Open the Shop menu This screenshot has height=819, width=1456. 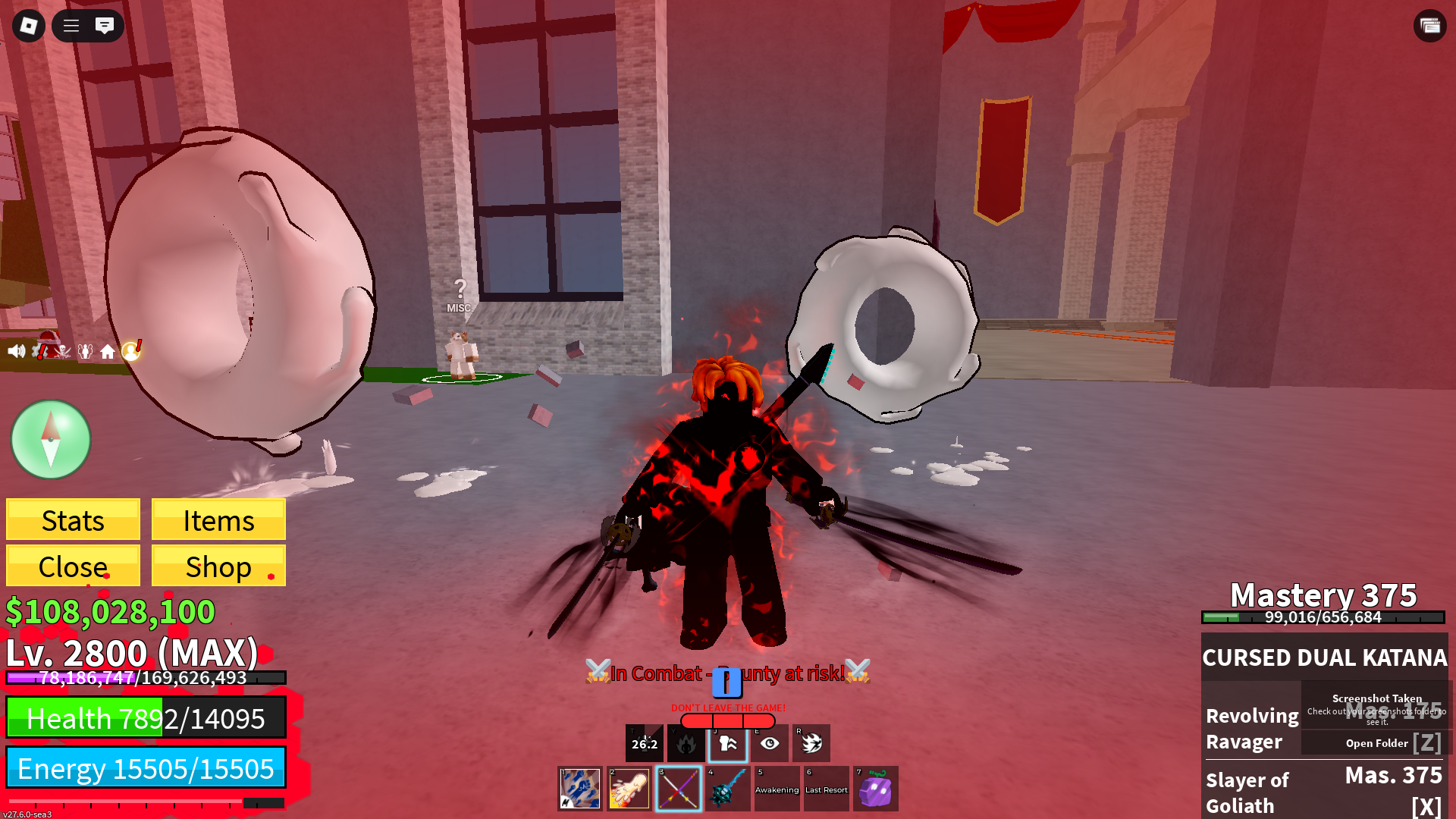pyautogui.click(x=218, y=566)
